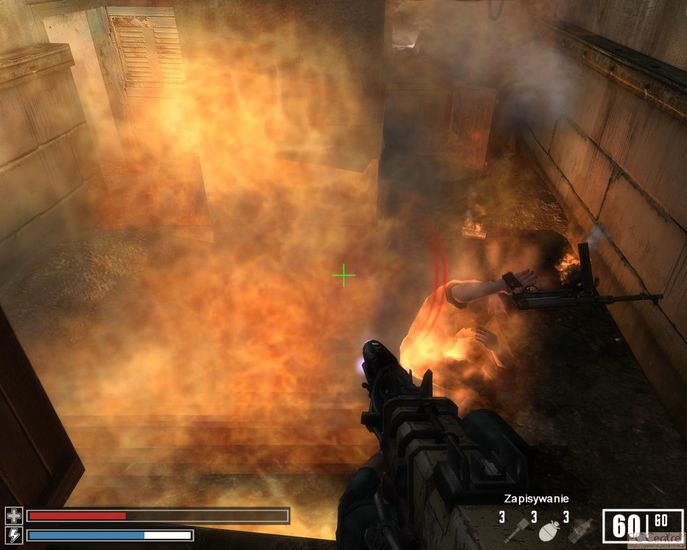Click the health cross icon
687x550 pixels.
click(13, 516)
